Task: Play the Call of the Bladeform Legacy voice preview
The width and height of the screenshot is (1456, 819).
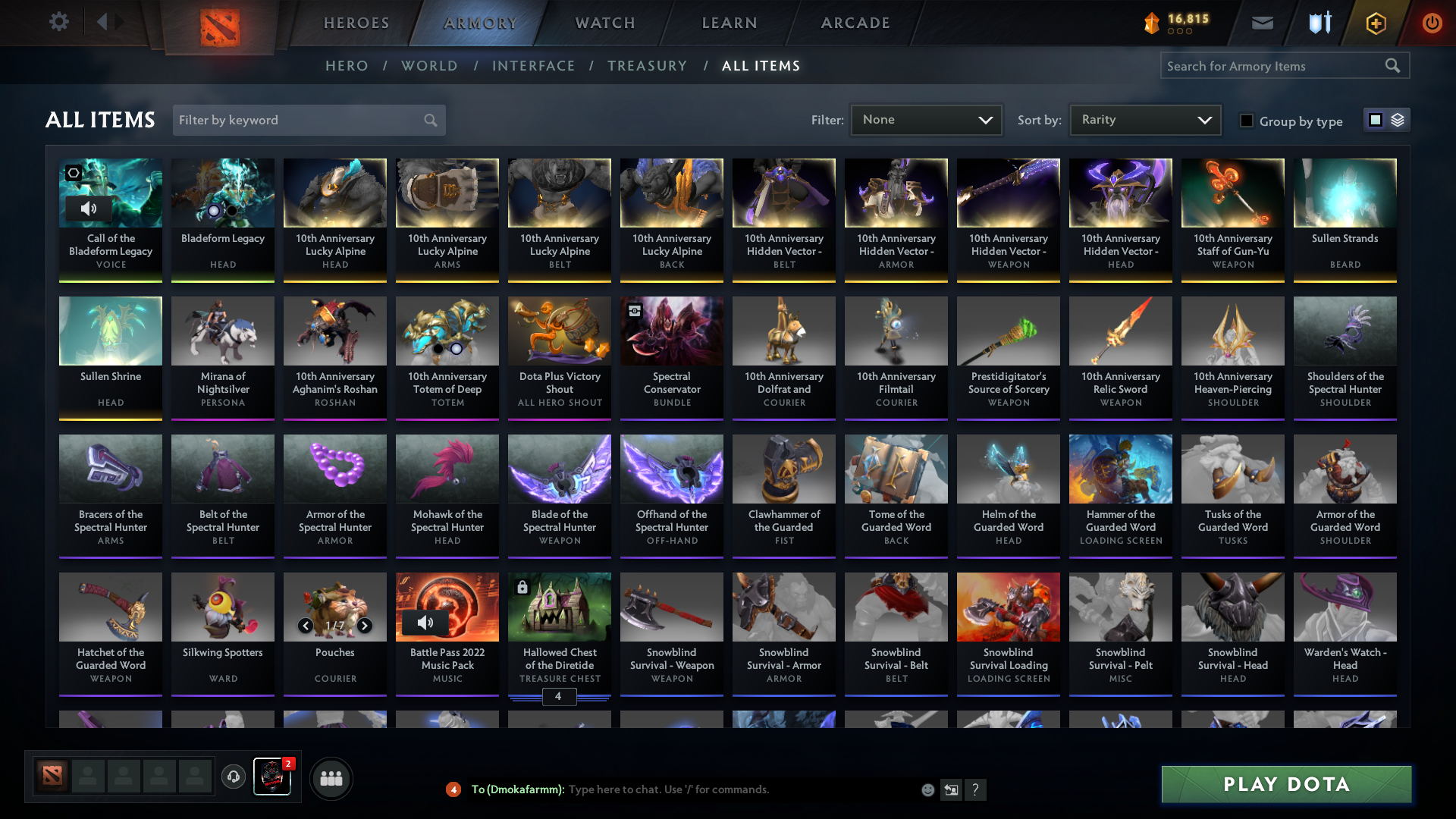Action: [x=89, y=209]
